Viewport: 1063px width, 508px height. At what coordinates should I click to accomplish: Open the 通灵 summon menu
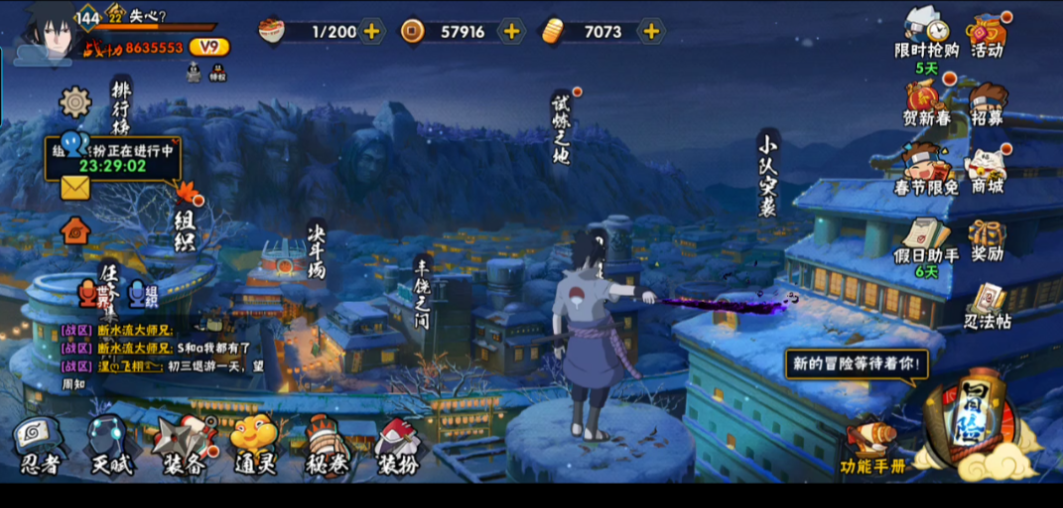(254, 445)
